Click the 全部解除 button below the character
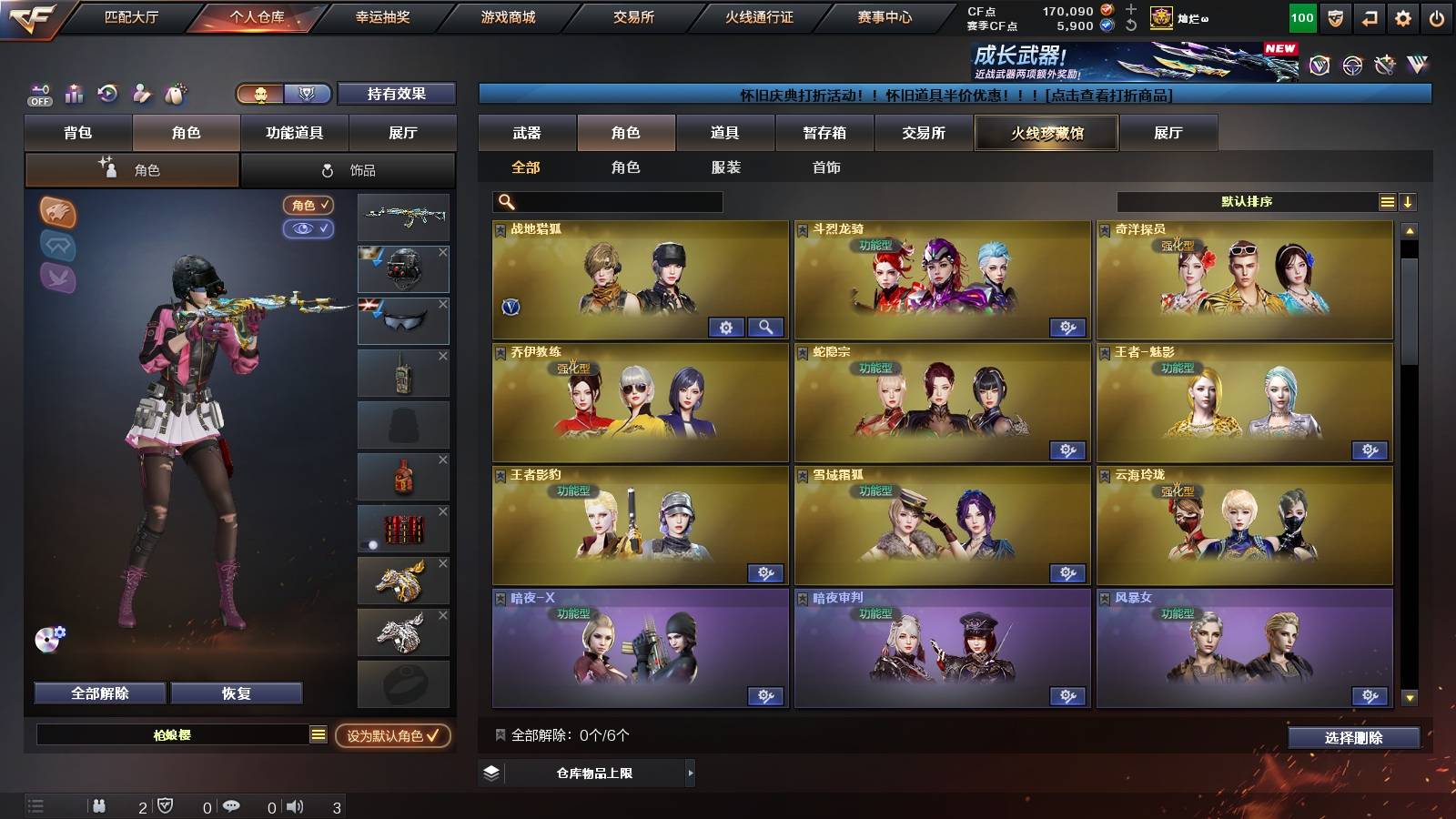 click(x=98, y=693)
